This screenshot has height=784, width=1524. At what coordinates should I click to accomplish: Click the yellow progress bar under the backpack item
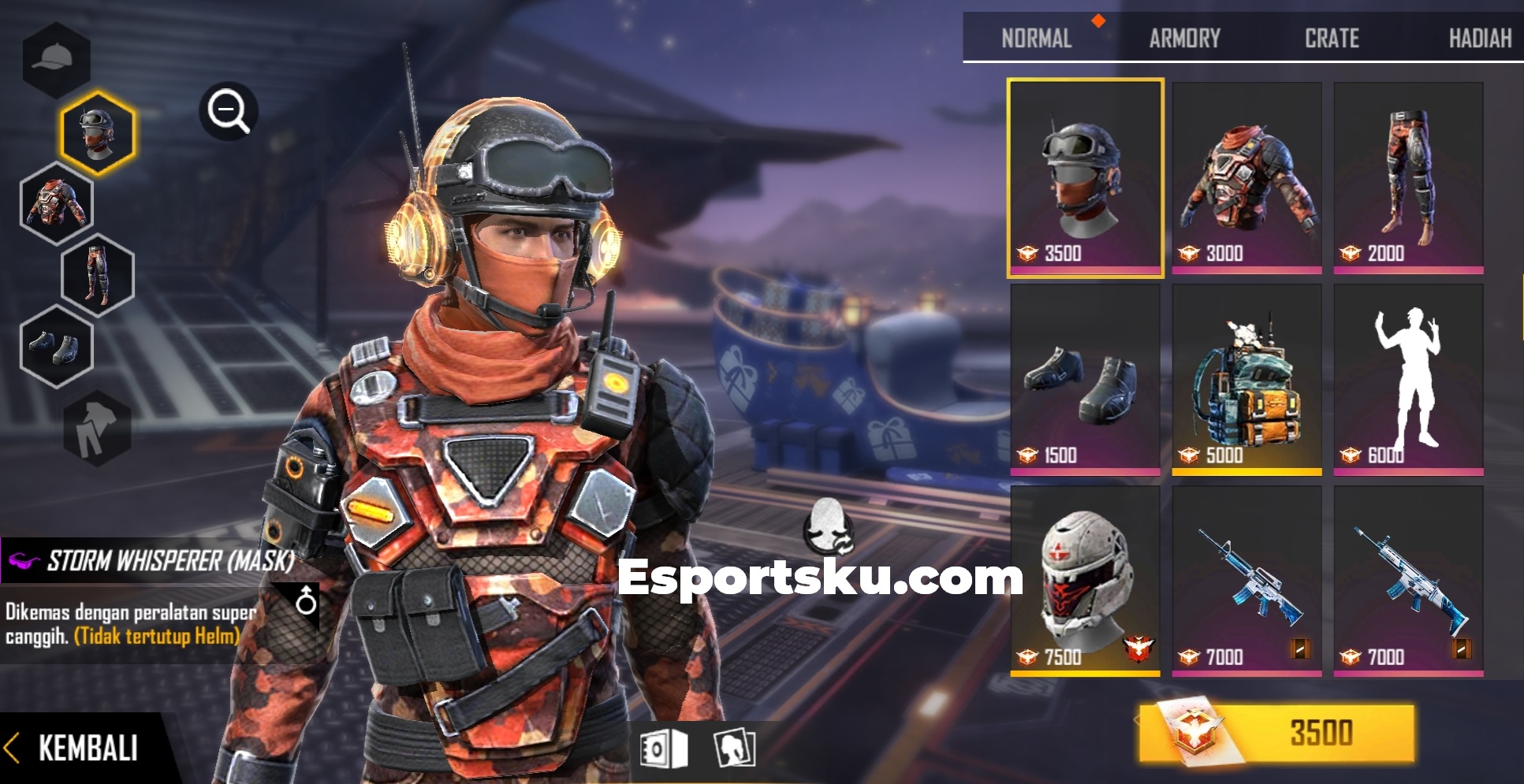(1246, 470)
